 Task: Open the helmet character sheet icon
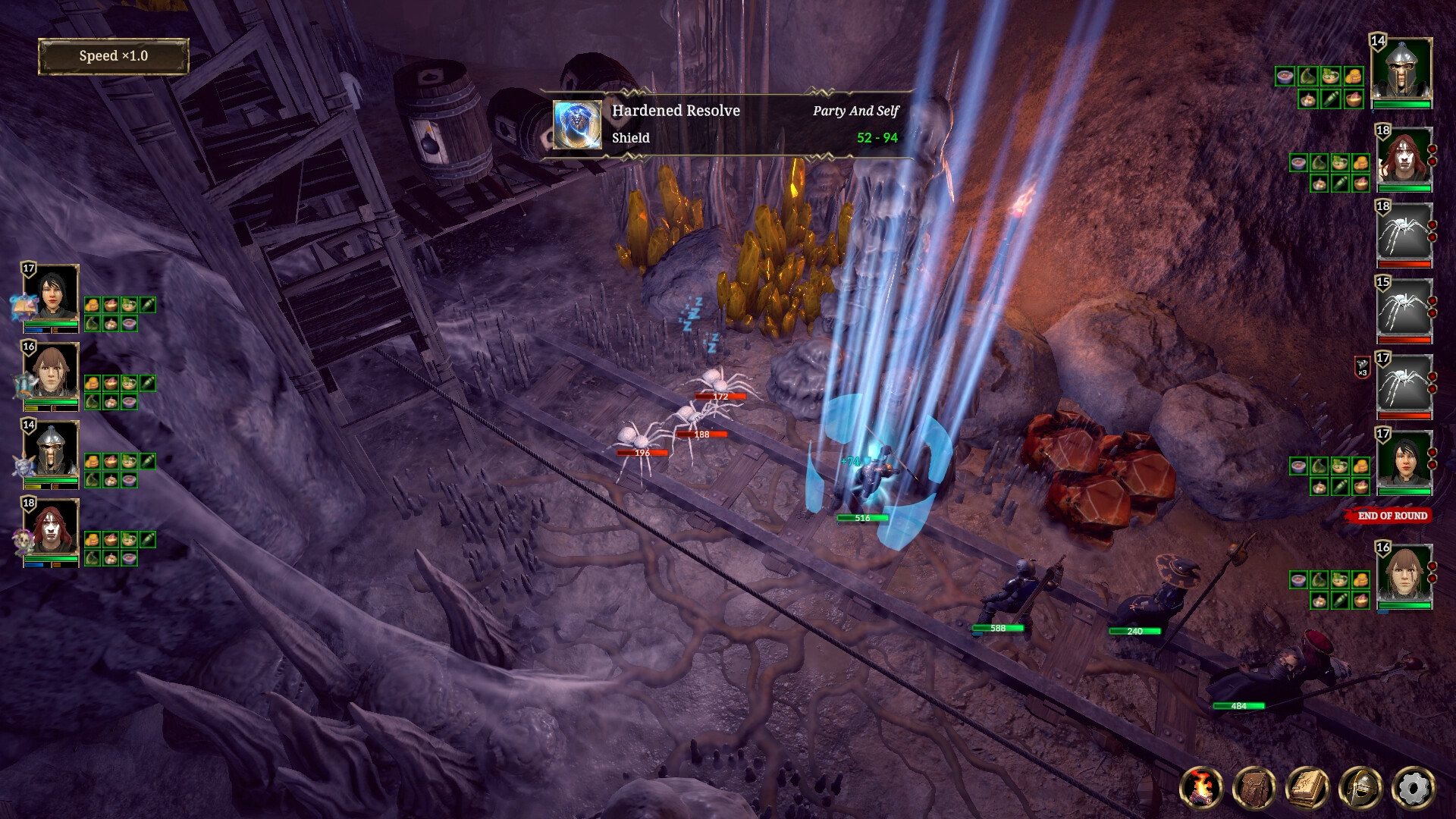[x=1360, y=789]
